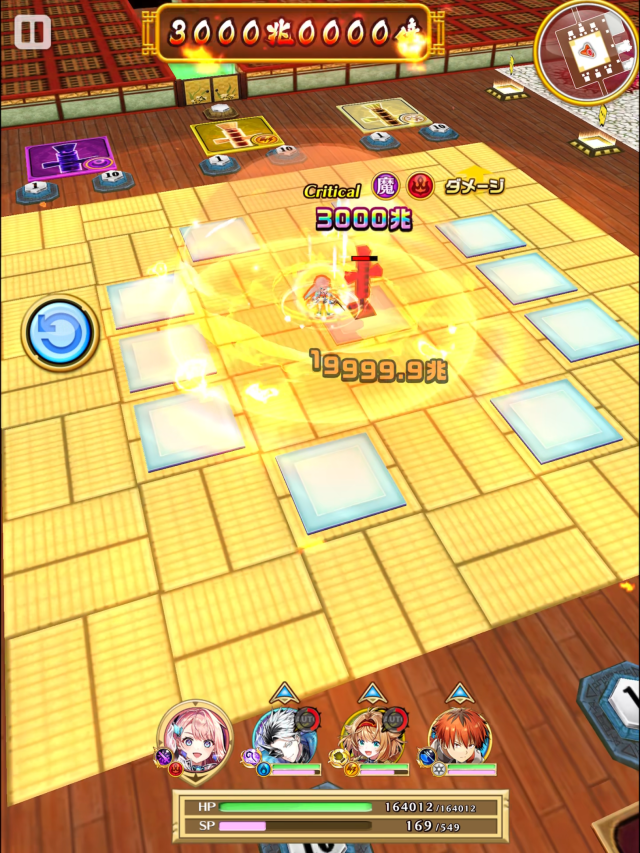Image resolution: width=640 pixels, height=853 pixels.
Task: Choose the brown-haired girl with red headband
Action: point(372,741)
